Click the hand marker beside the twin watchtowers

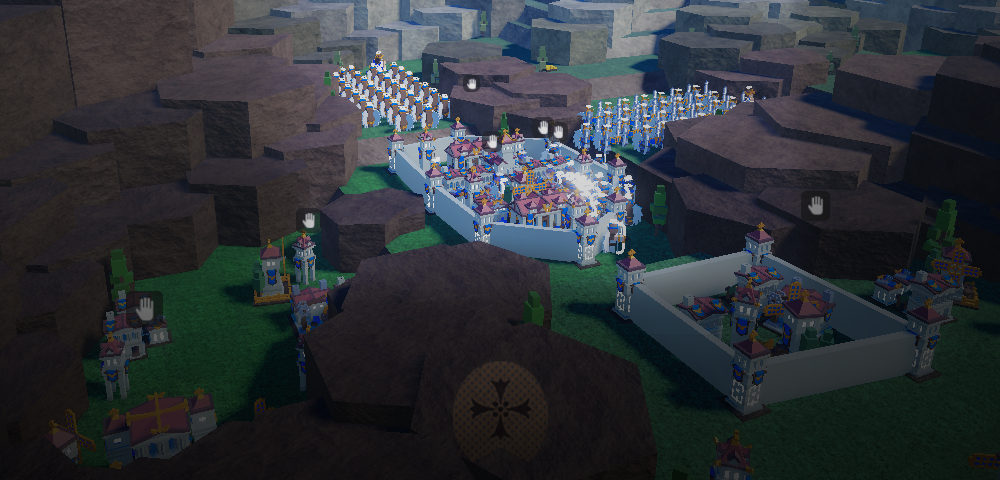(x=308, y=220)
